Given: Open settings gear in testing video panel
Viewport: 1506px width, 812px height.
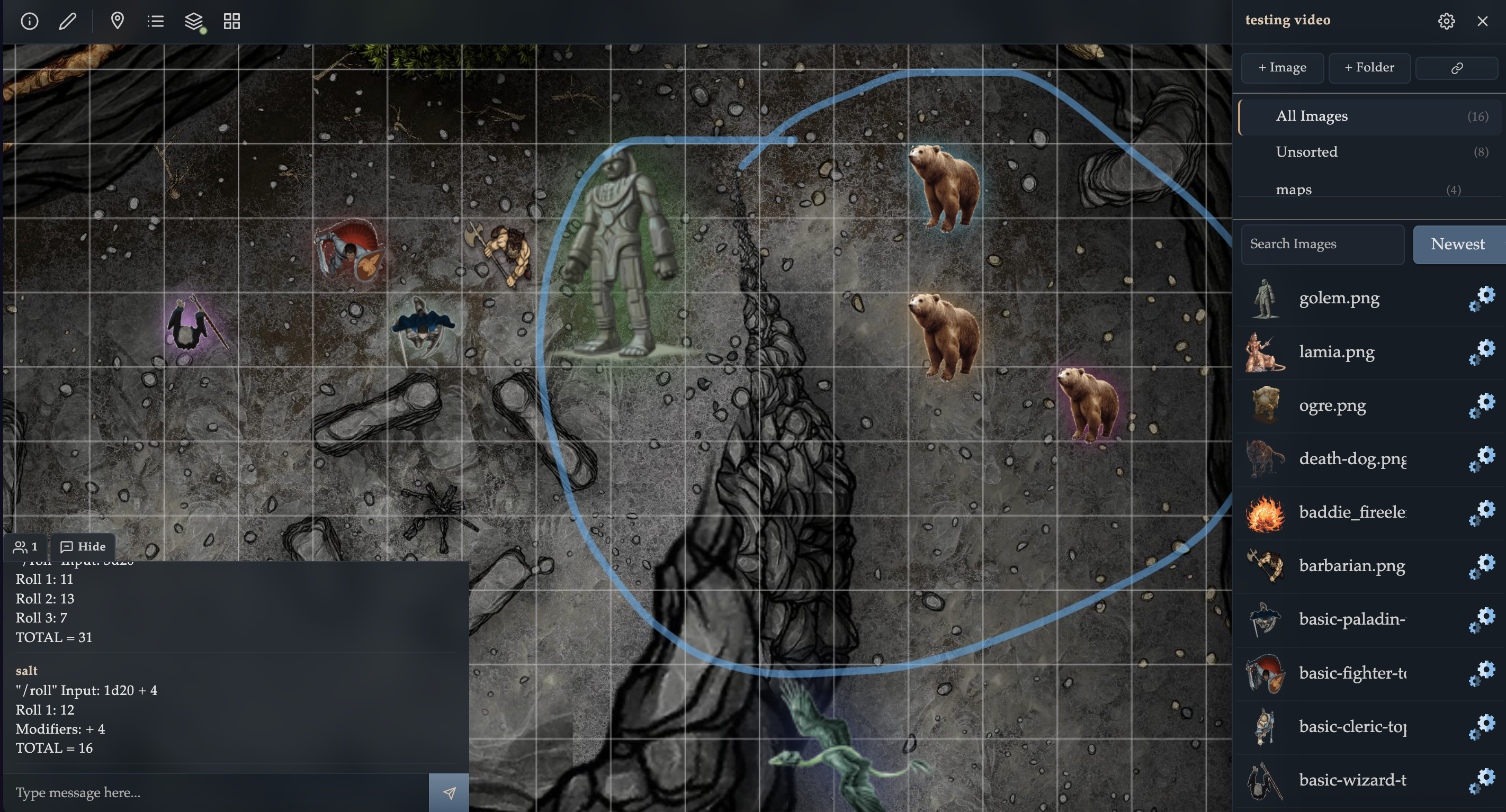Looking at the screenshot, I should click(x=1446, y=21).
